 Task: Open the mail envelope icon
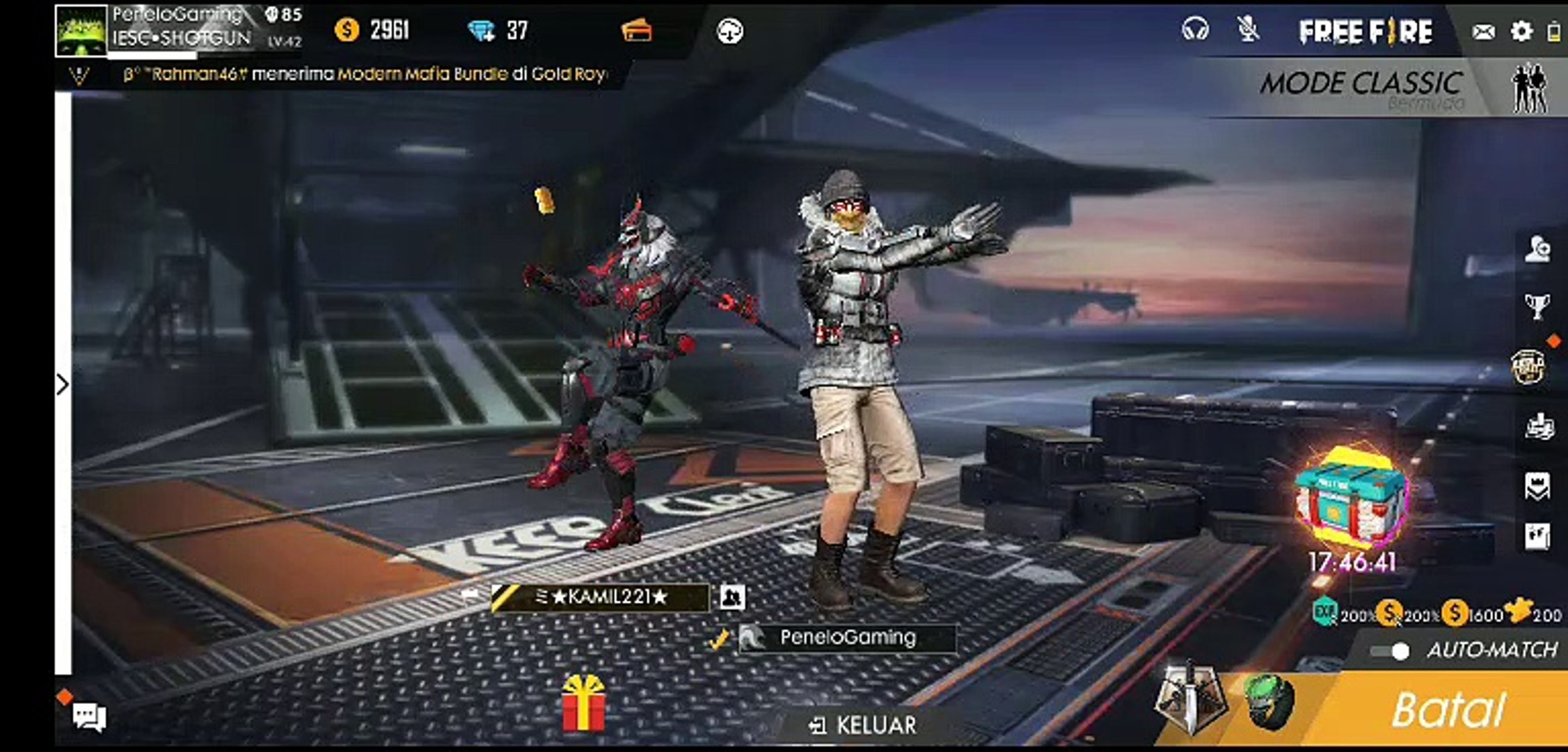1483,31
